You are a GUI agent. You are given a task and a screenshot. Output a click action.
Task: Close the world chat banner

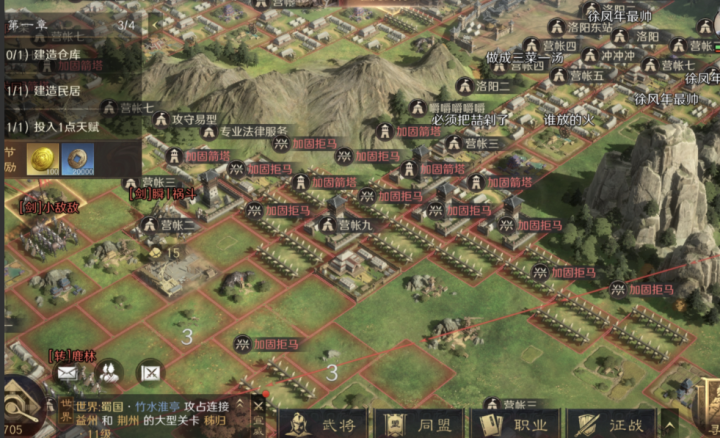(258, 406)
